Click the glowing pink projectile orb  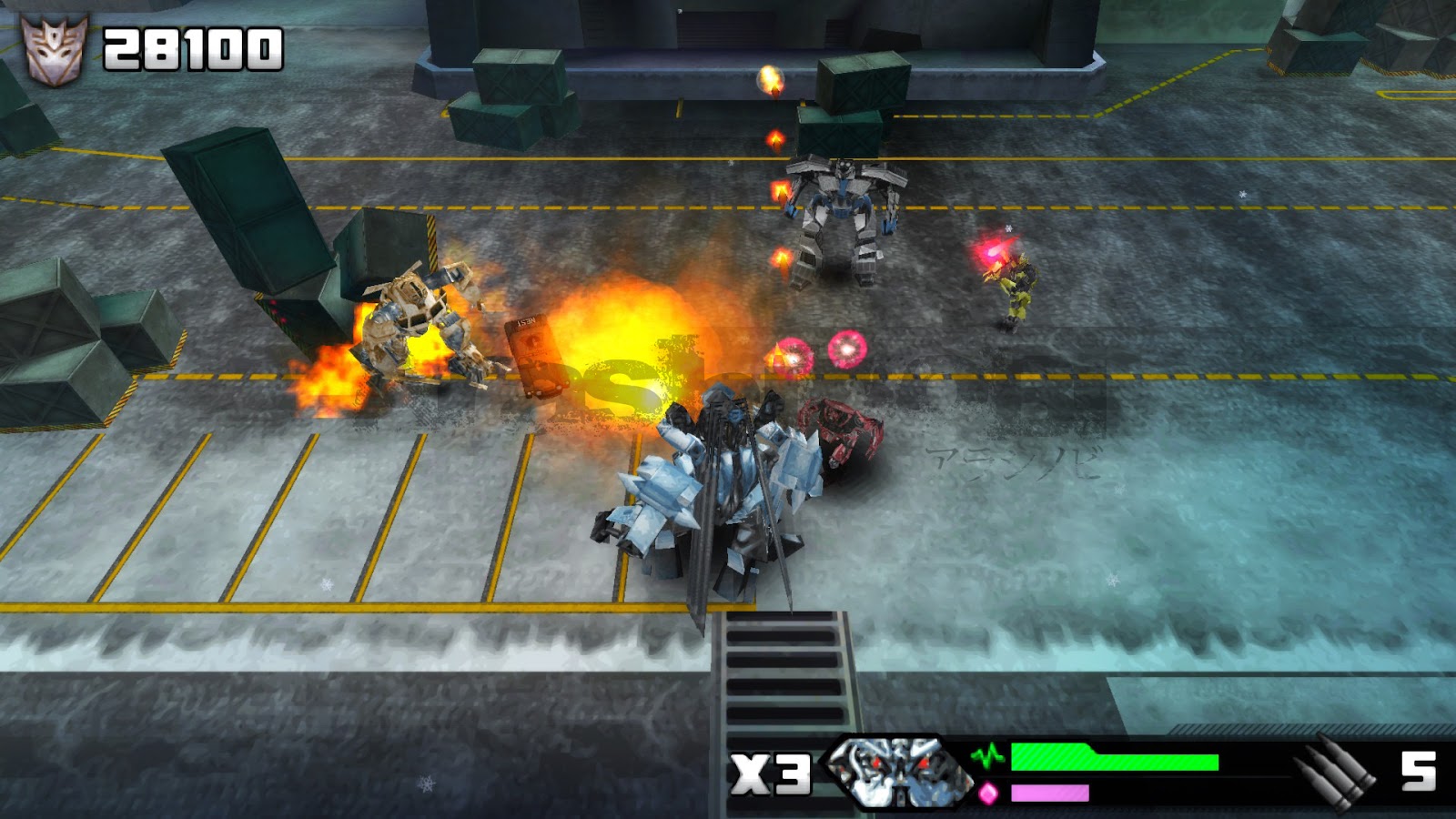coord(844,350)
